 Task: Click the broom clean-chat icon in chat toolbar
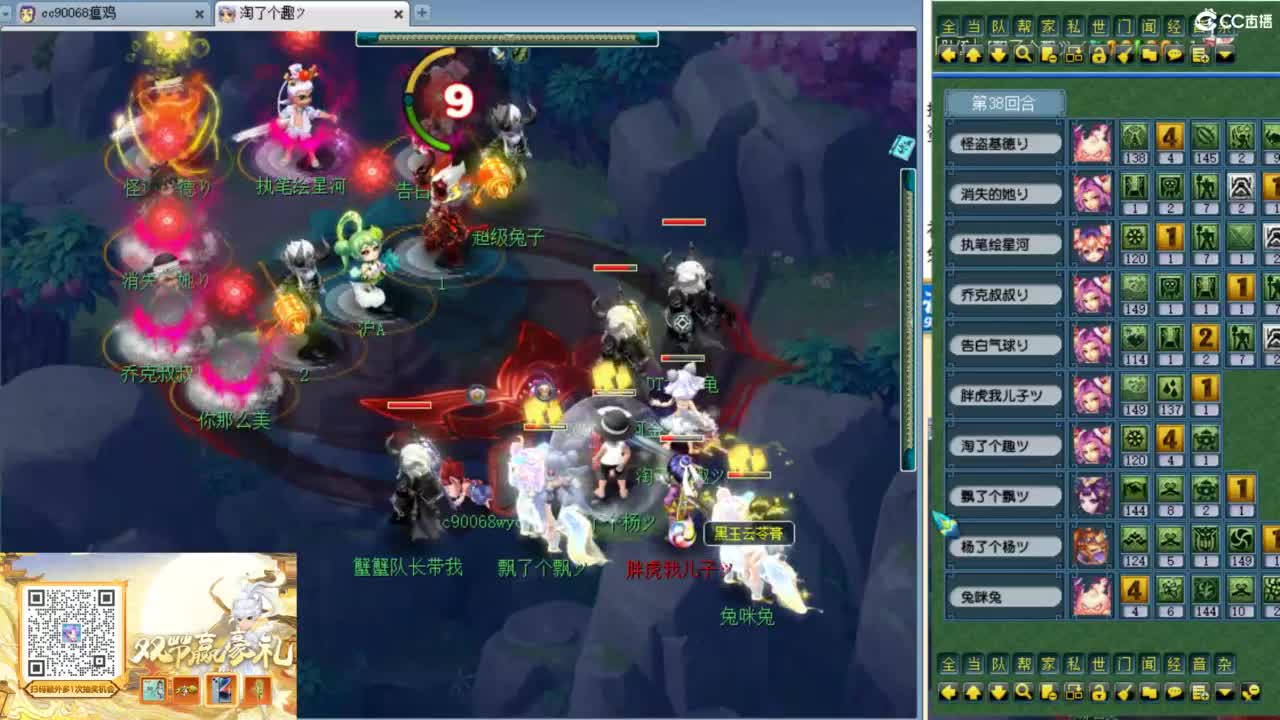1124,55
